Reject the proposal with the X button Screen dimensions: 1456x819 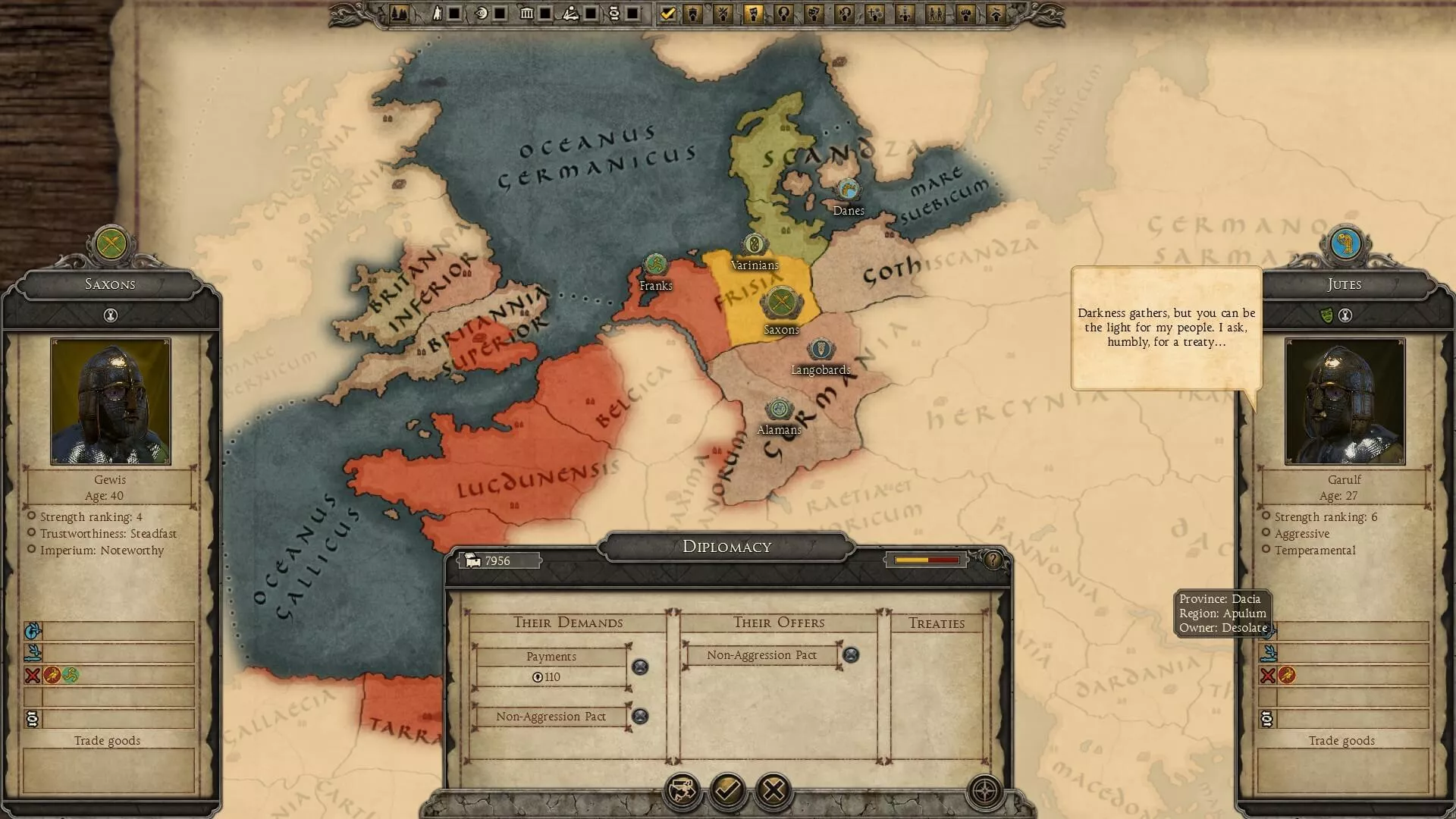tap(773, 791)
